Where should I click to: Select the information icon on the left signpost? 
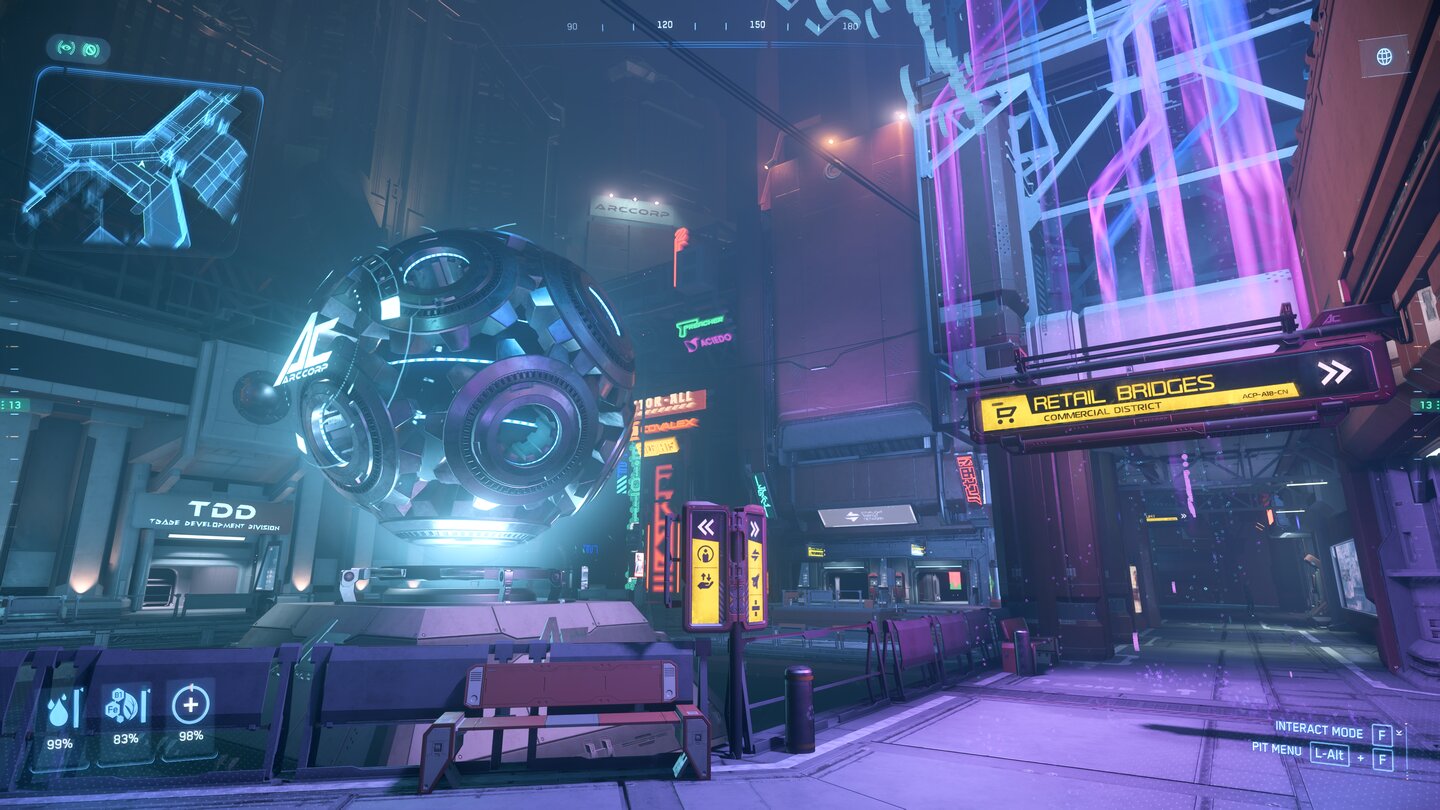(x=704, y=554)
